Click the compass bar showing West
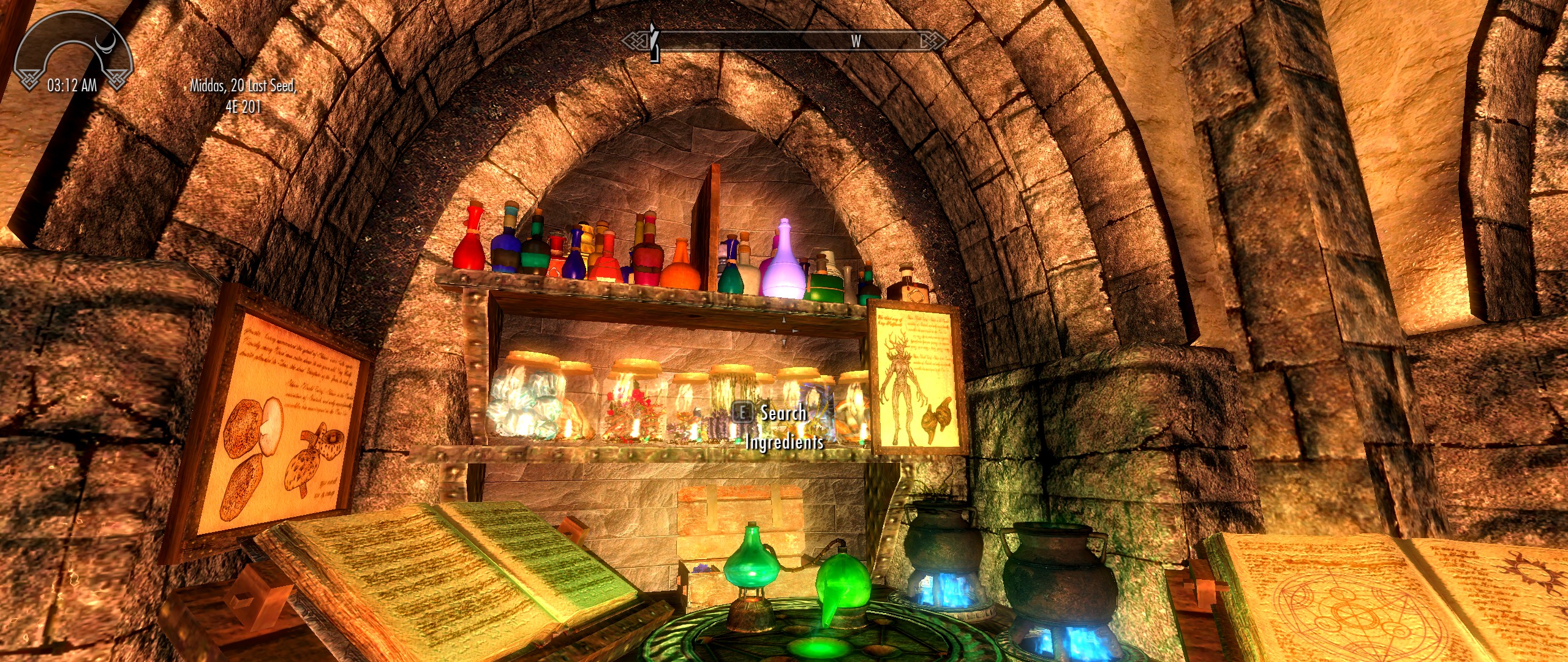 click(784, 41)
